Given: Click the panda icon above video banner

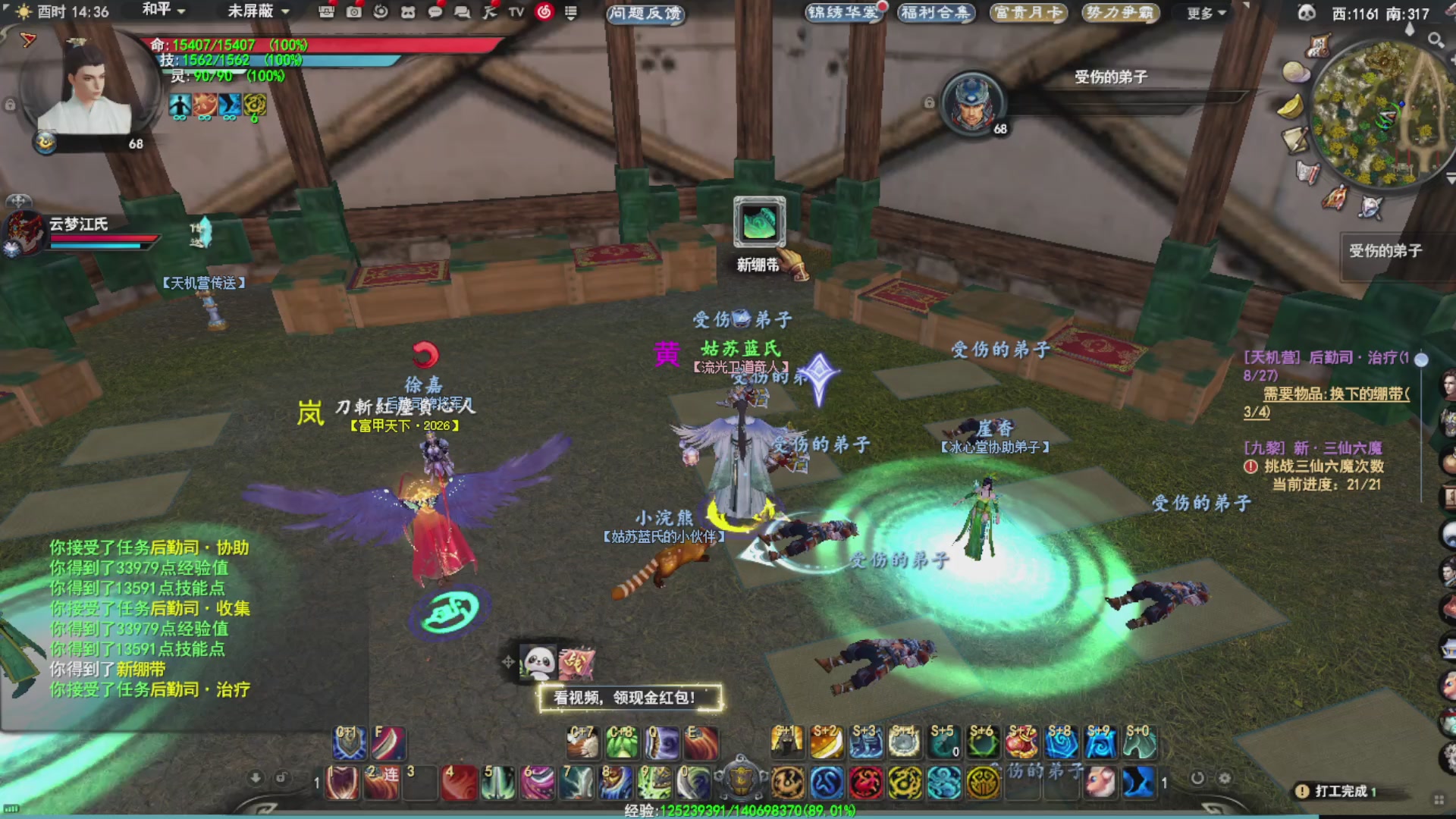Looking at the screenshot, I should tap(538, 662).
